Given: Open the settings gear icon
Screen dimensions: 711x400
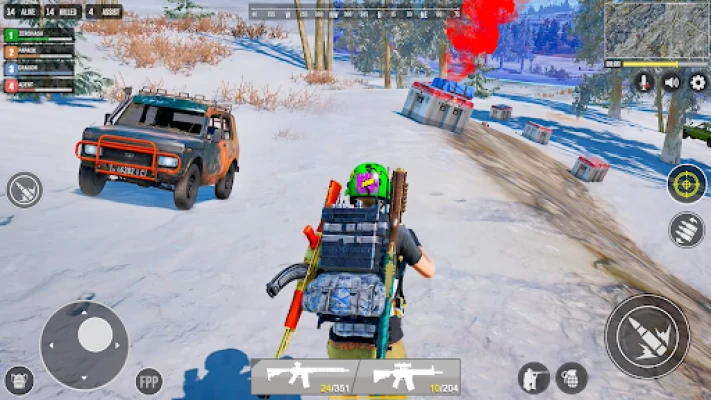Looking at the screenshot, I should click(x=698, y=82).
